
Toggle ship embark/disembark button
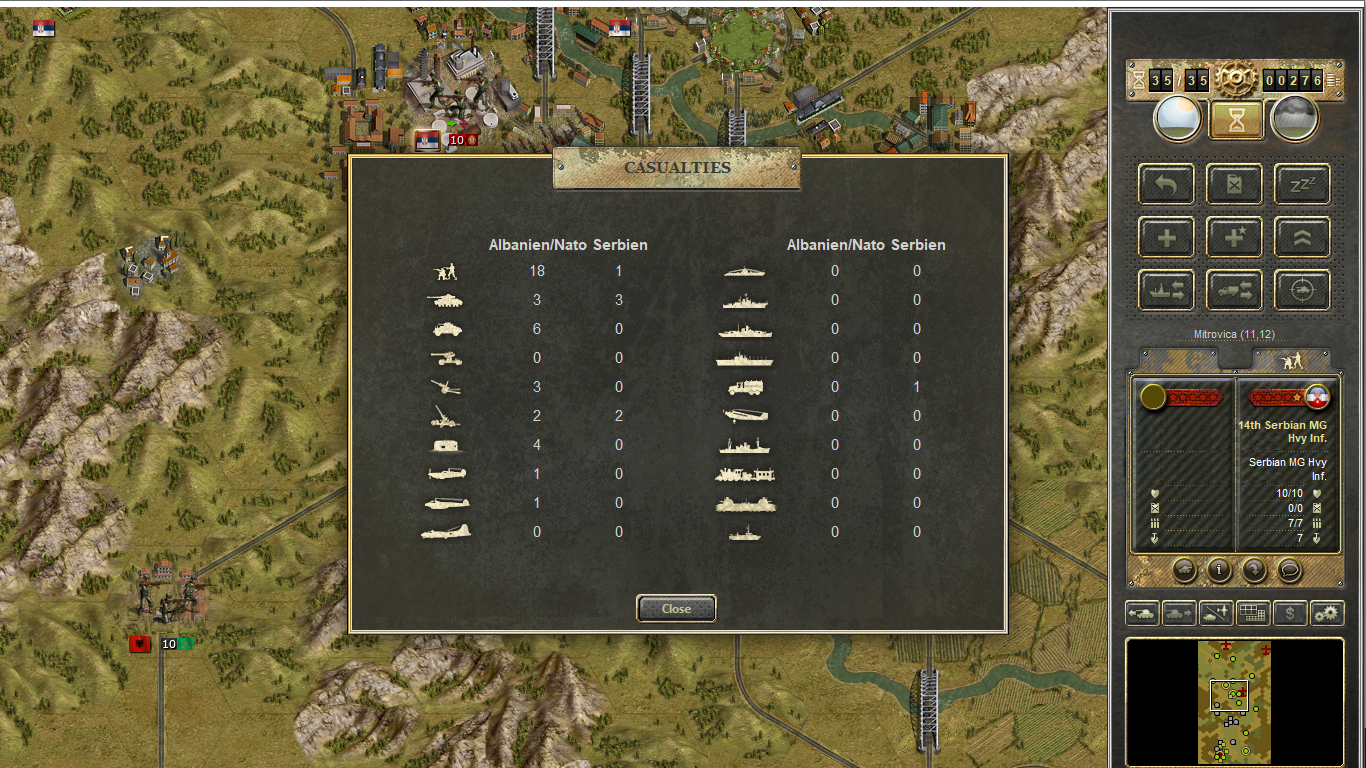tap(1166, 291)
